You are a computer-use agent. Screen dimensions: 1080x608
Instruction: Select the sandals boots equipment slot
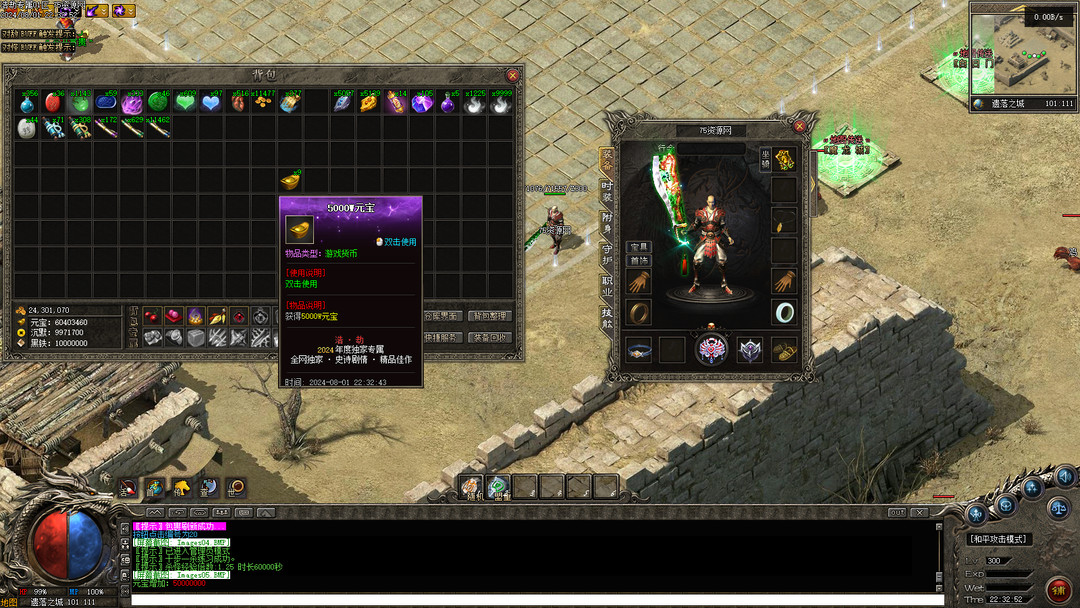pos(785,350)
